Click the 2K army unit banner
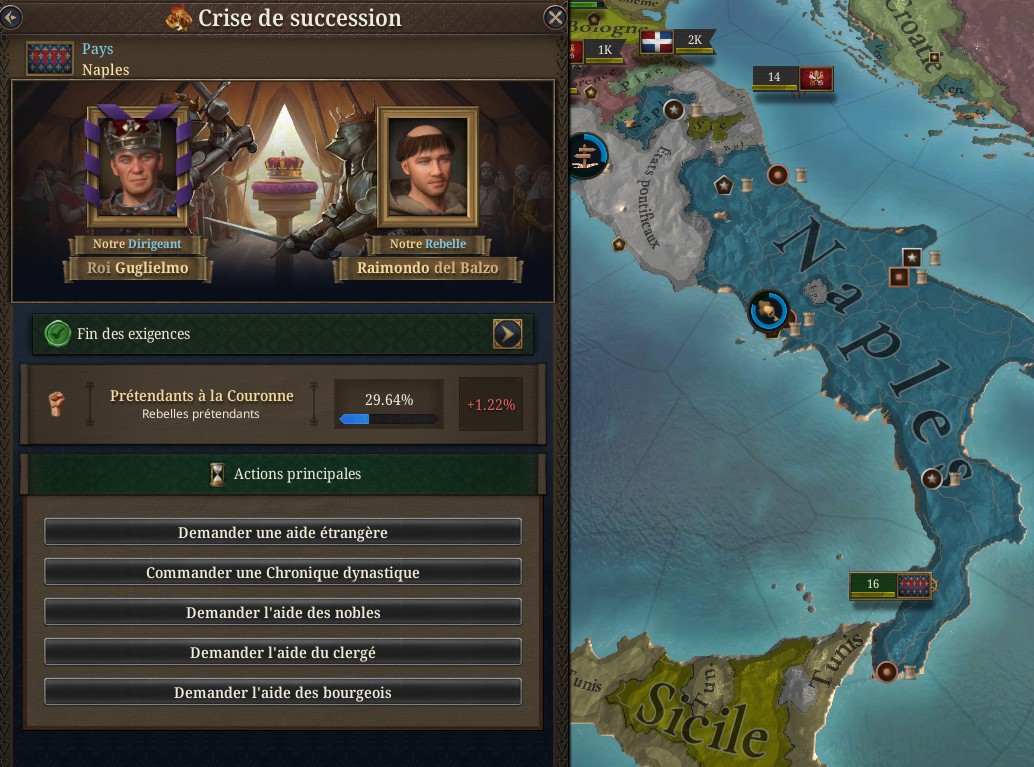The height and width of the screenshot is (767, 1034). pos(674,42)
